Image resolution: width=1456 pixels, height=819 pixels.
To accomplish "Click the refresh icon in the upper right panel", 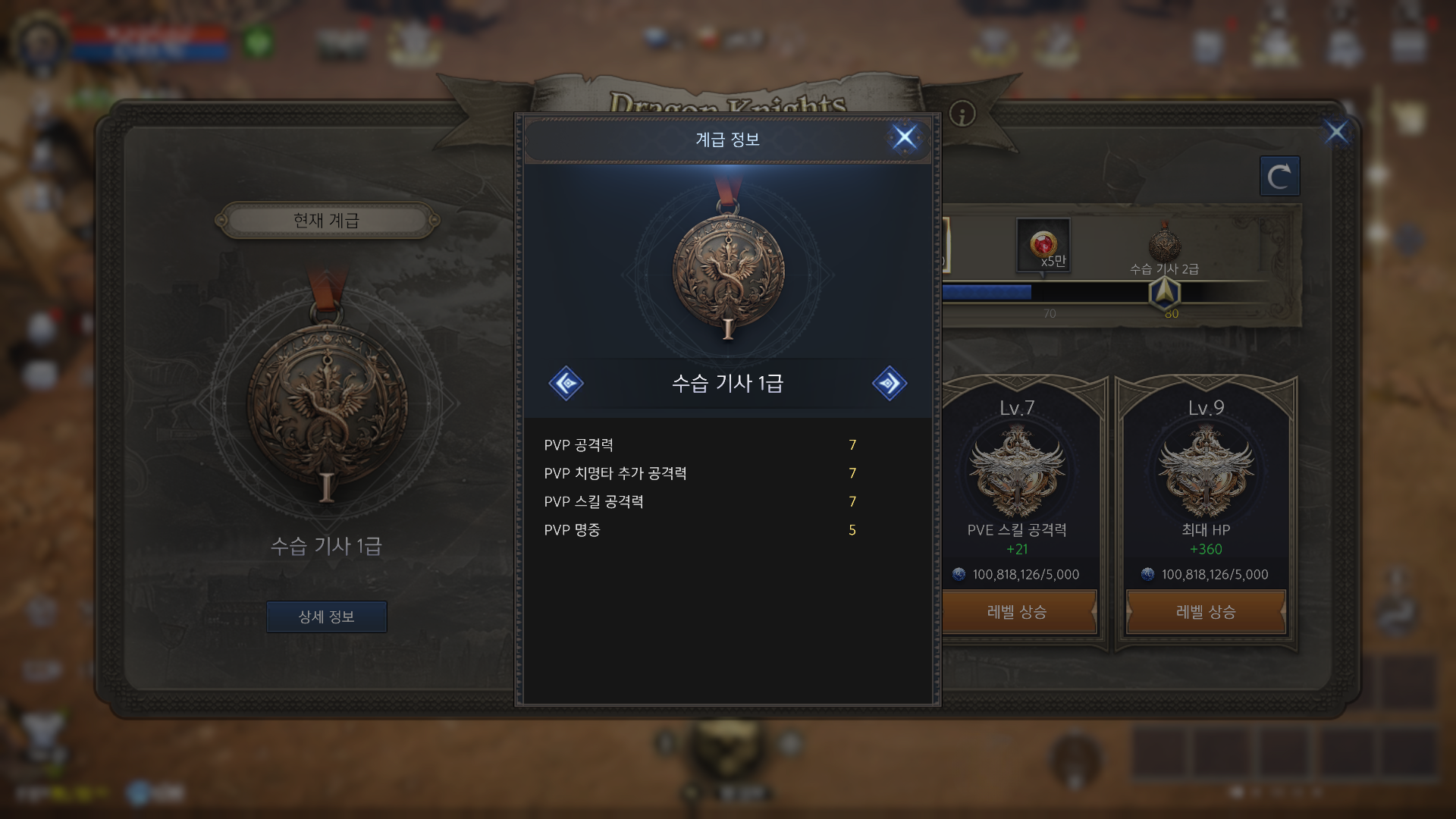I will (1280, 175).
